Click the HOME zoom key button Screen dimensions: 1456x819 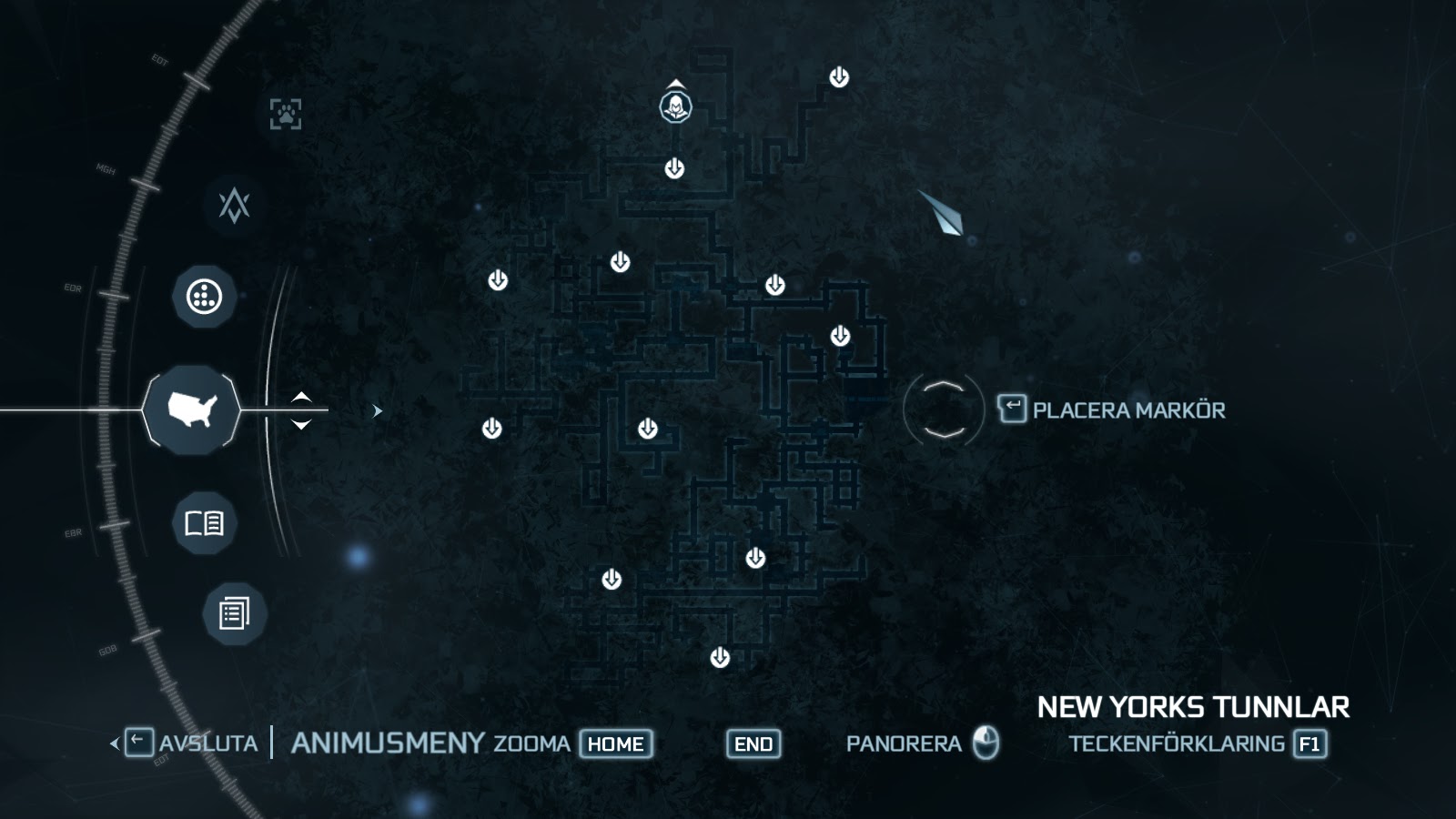(615, 744)
